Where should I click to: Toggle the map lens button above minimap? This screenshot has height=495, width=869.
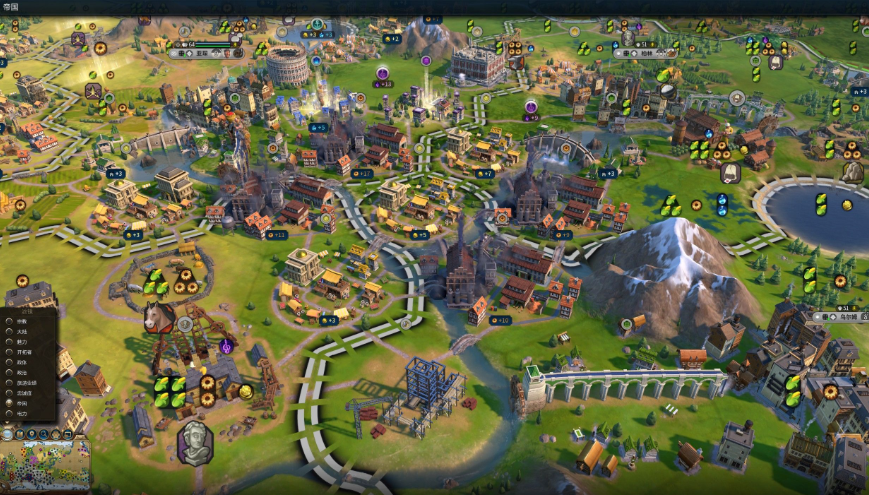19,434
